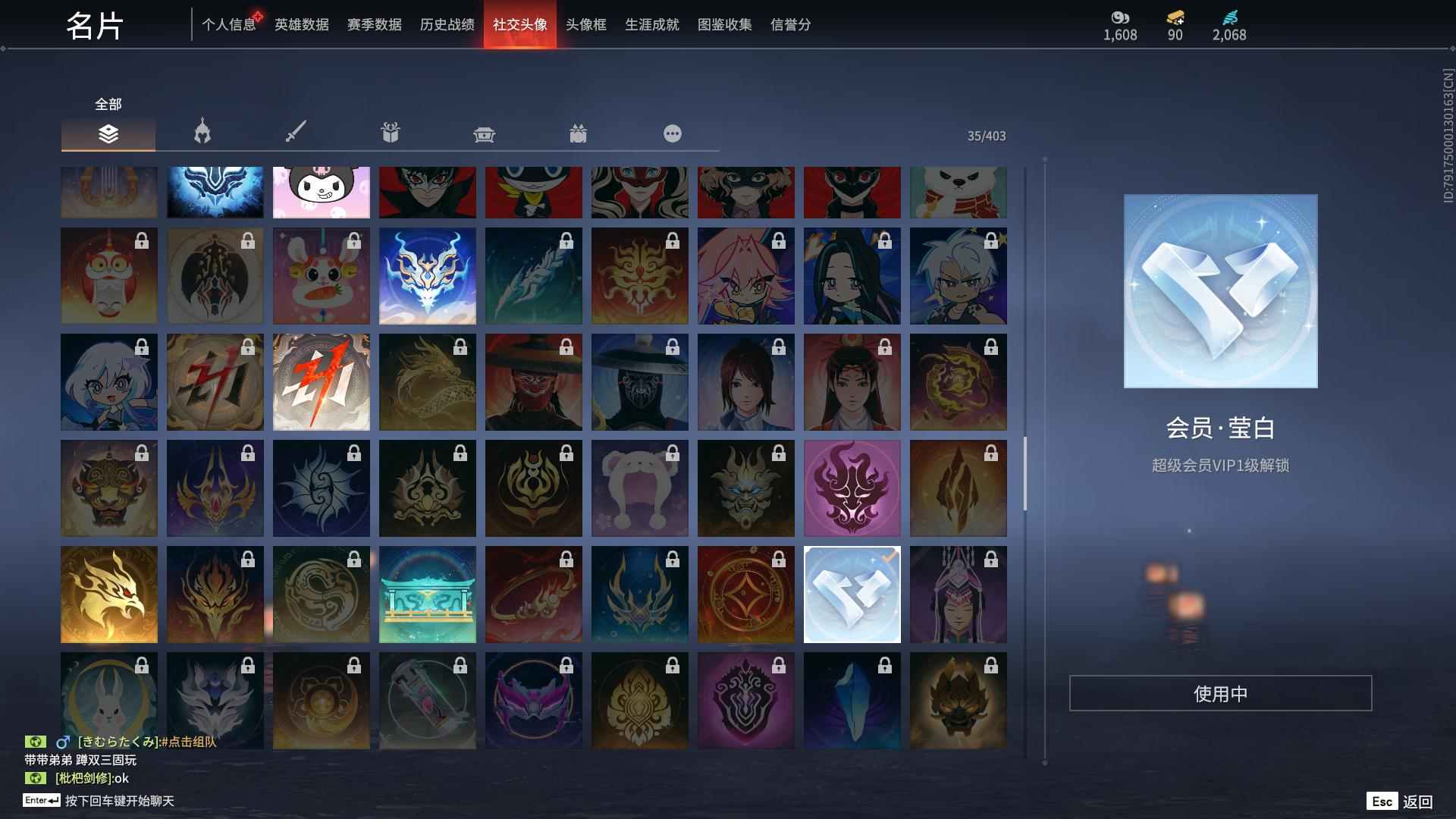Select the sword category filter icon
The width and height of the screenshot is (1456, 819).
pyautogui.click(x=295, y=133)
